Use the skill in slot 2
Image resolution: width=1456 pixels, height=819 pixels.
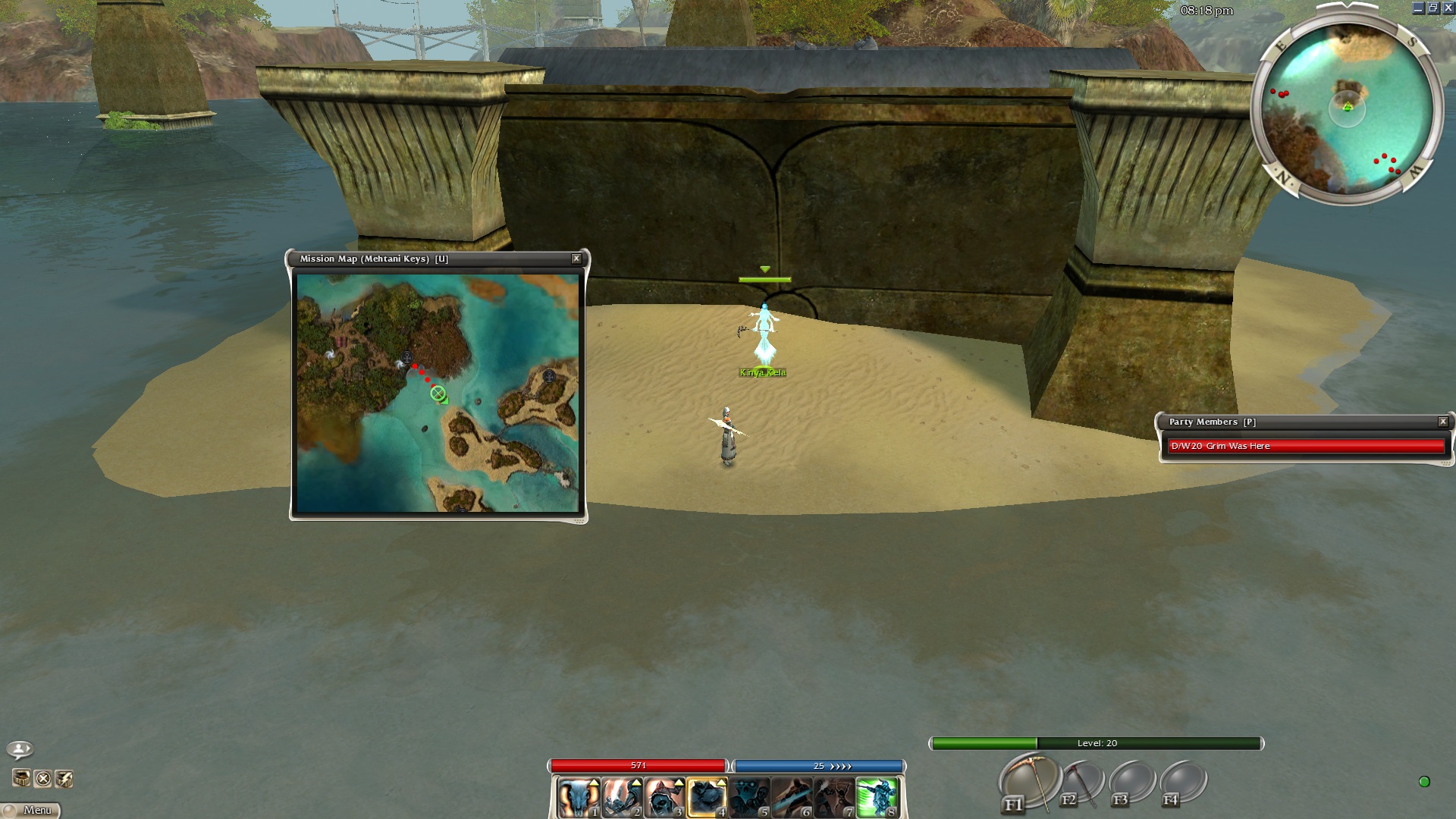click(x=620, y=798)
